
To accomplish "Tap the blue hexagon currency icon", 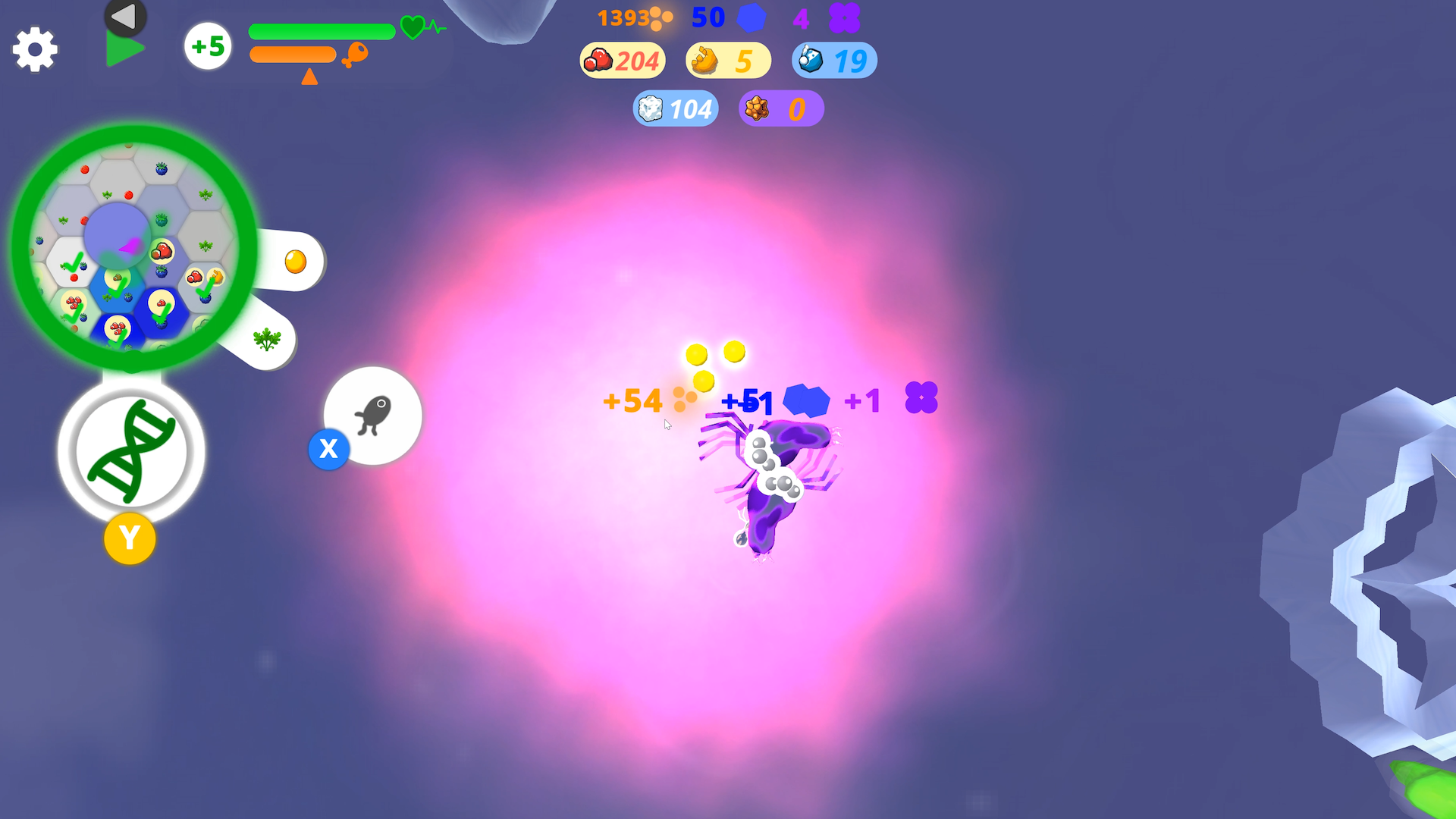I will coord(752,18).
